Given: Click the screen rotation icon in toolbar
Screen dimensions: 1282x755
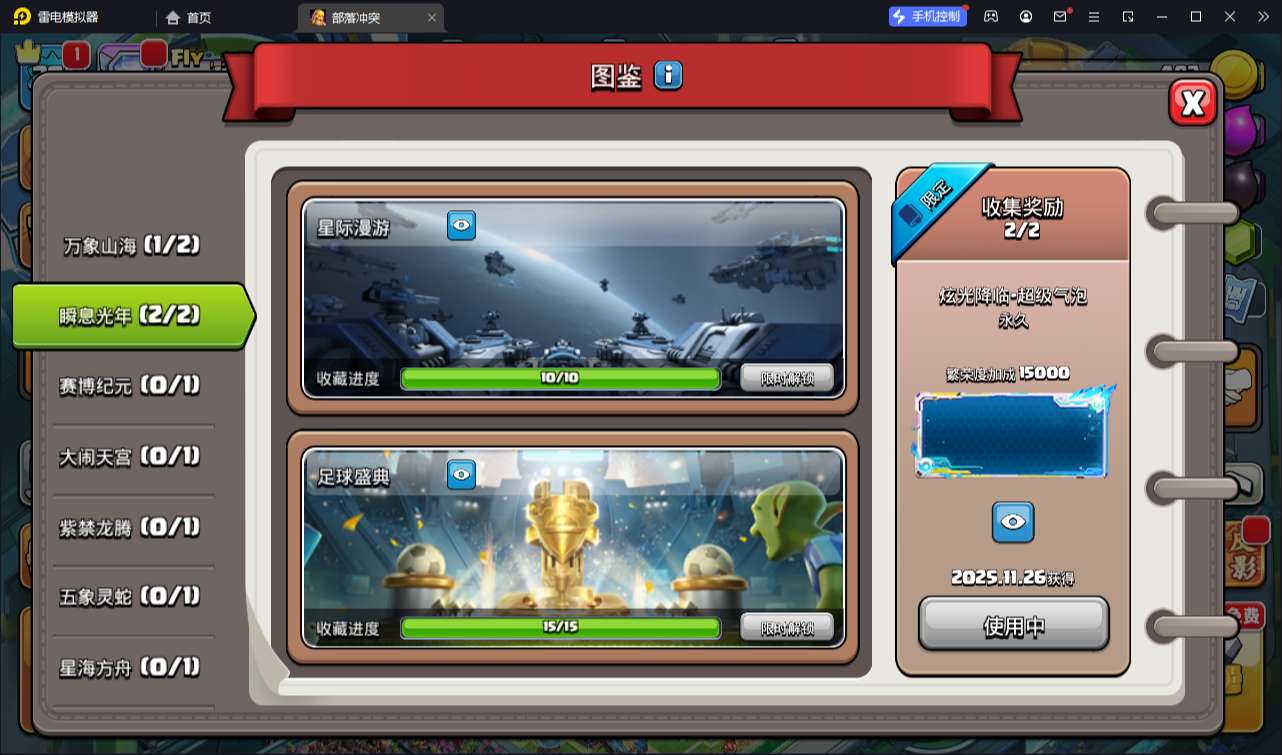Looking at the screenshot, I should click(1126, 16).
